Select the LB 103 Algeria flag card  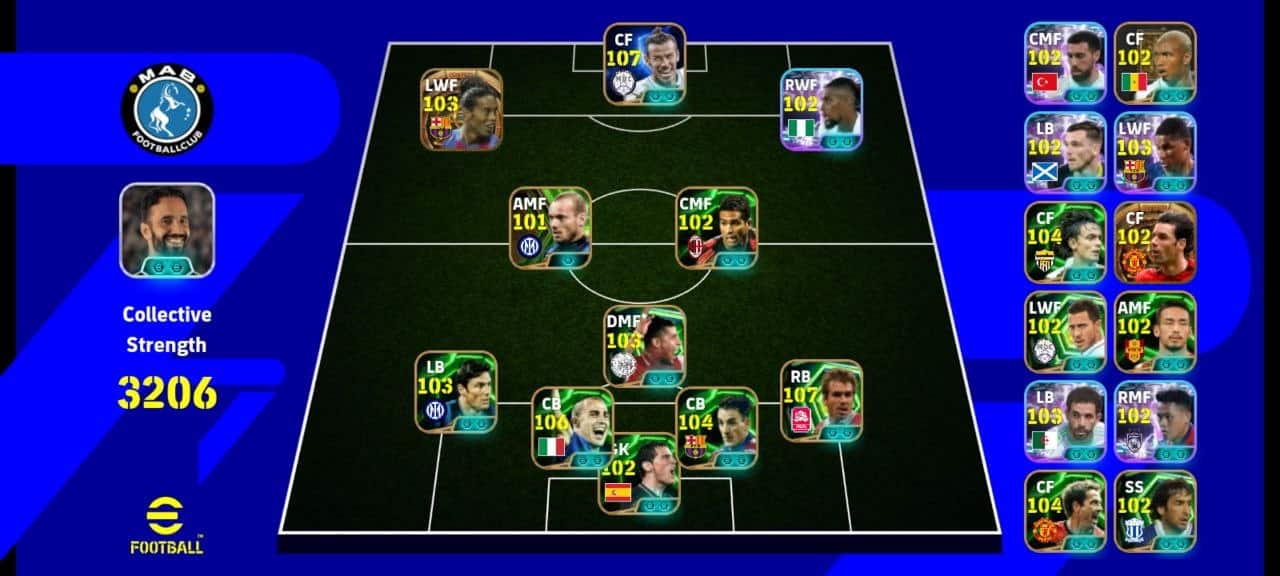coord(1064,421)
